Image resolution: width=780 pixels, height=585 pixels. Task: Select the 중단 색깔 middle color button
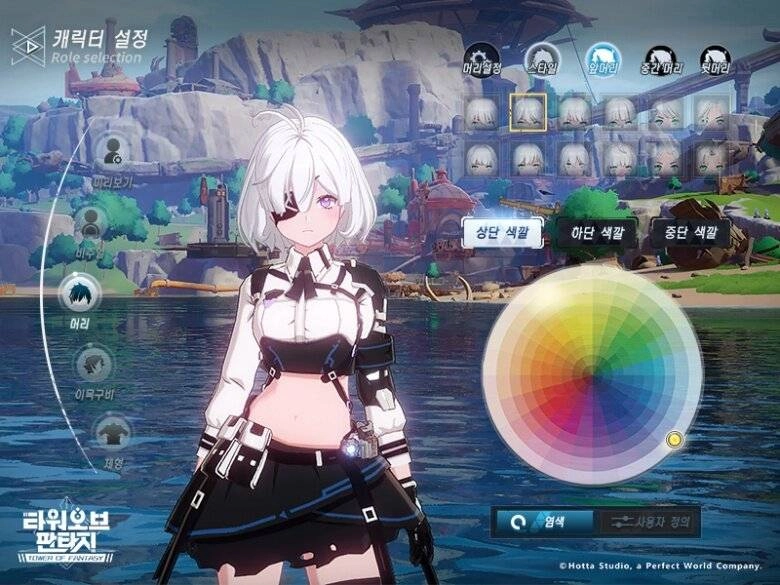[x=690, y=232]
